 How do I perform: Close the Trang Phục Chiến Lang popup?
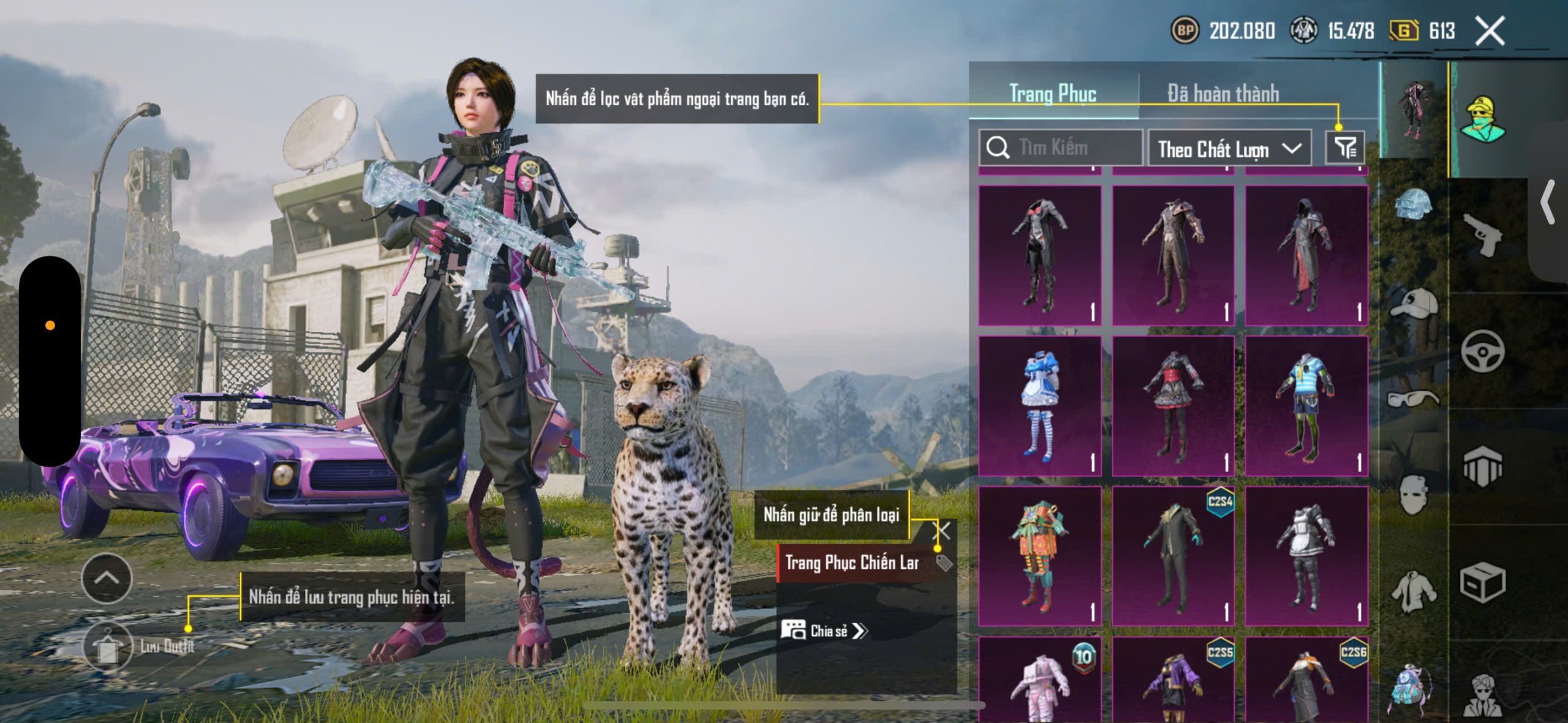pyautogui.click(x=943, y=530)
